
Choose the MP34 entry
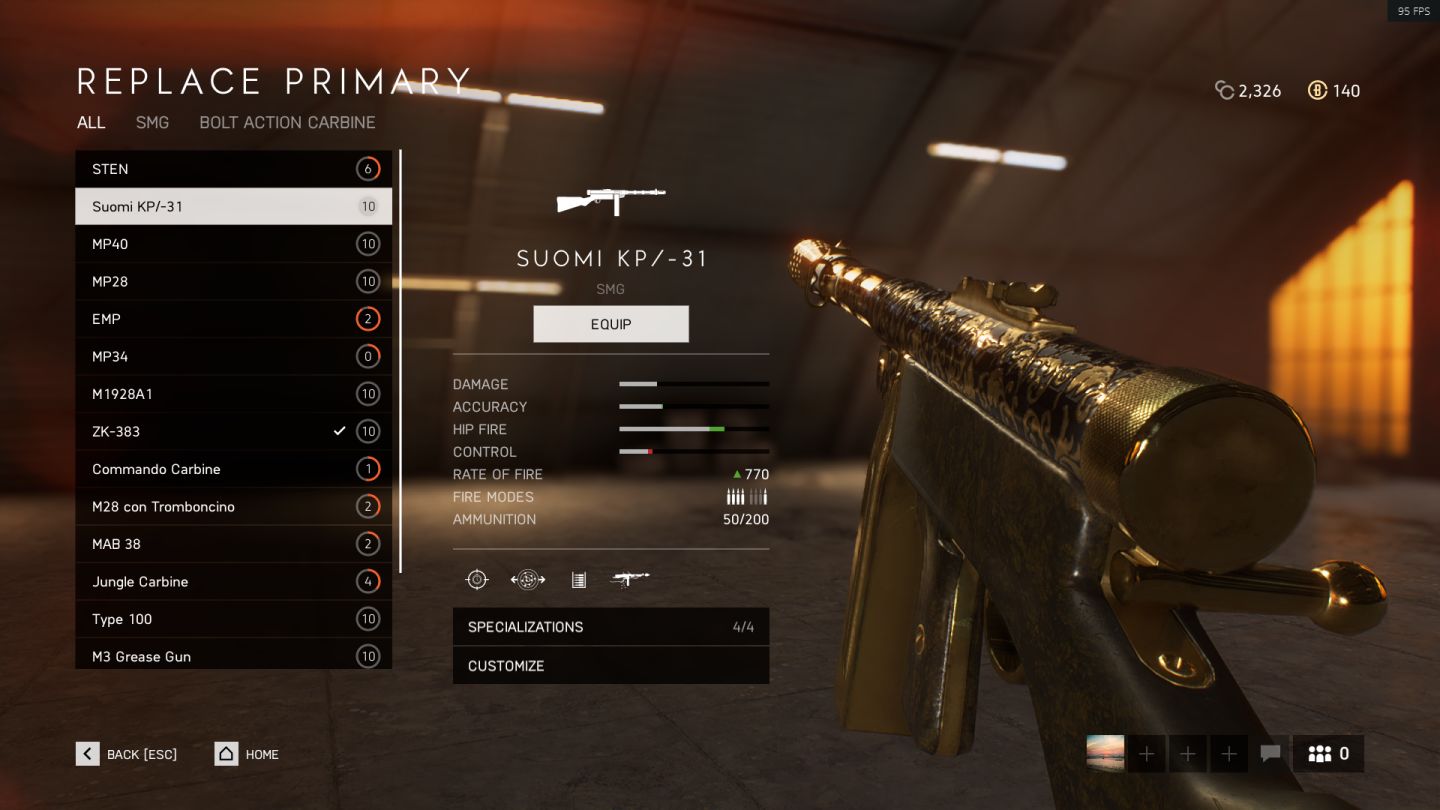tap(233, 356)
